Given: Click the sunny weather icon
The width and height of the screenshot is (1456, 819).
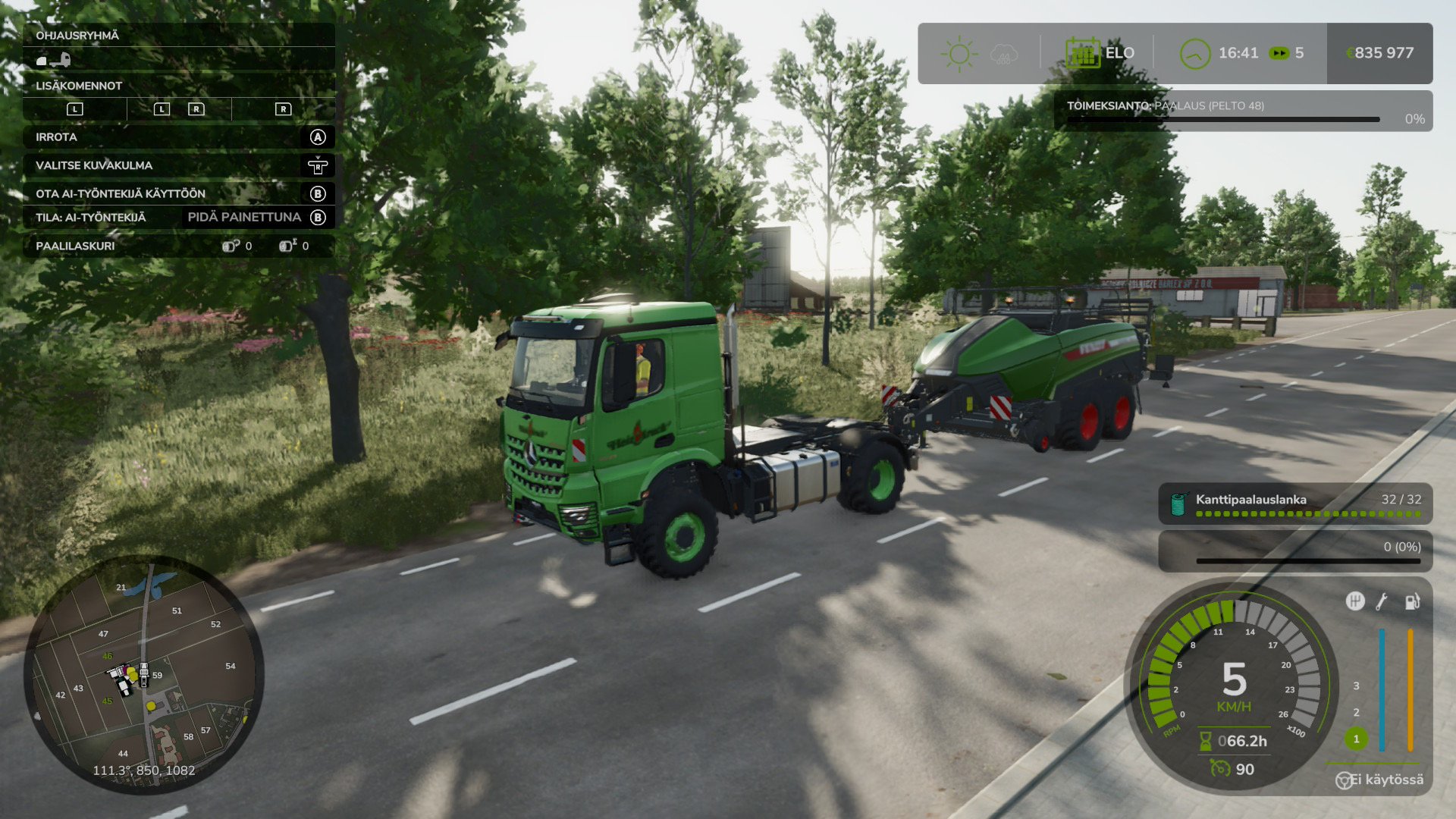Looking at the screenshot, I should 959,54.
